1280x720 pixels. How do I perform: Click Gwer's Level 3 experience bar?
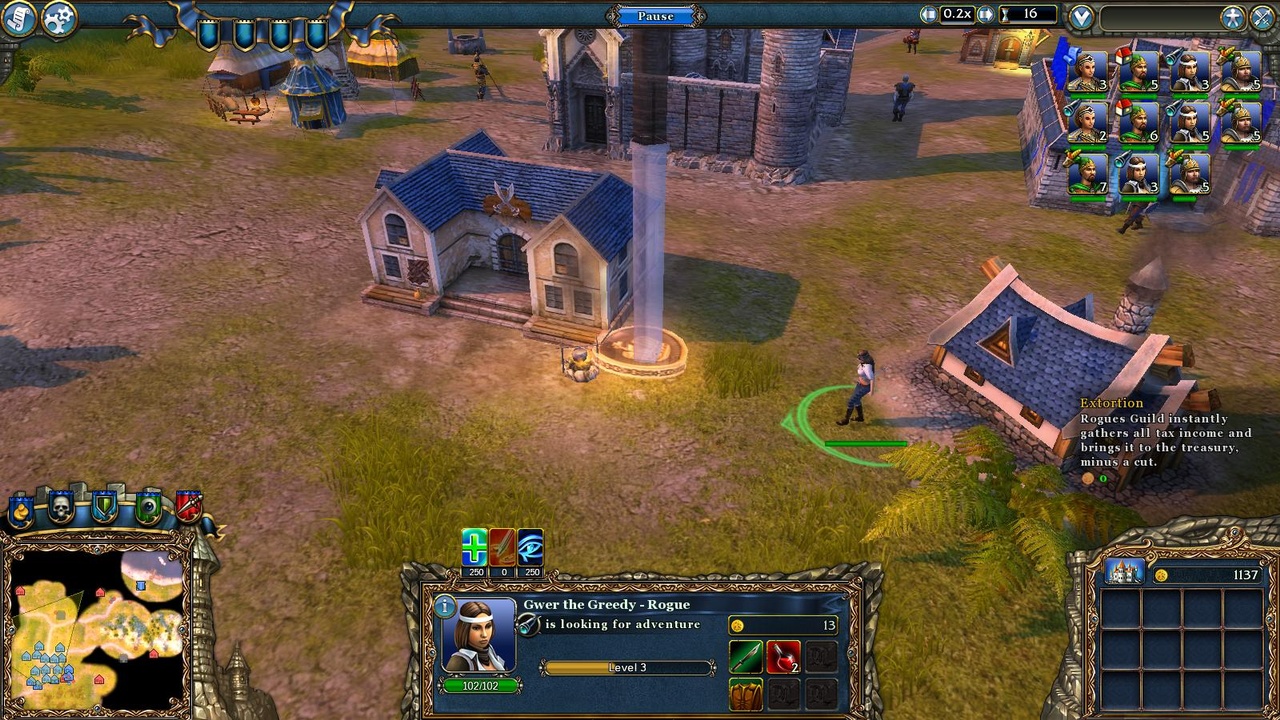(x=628, y=666)
